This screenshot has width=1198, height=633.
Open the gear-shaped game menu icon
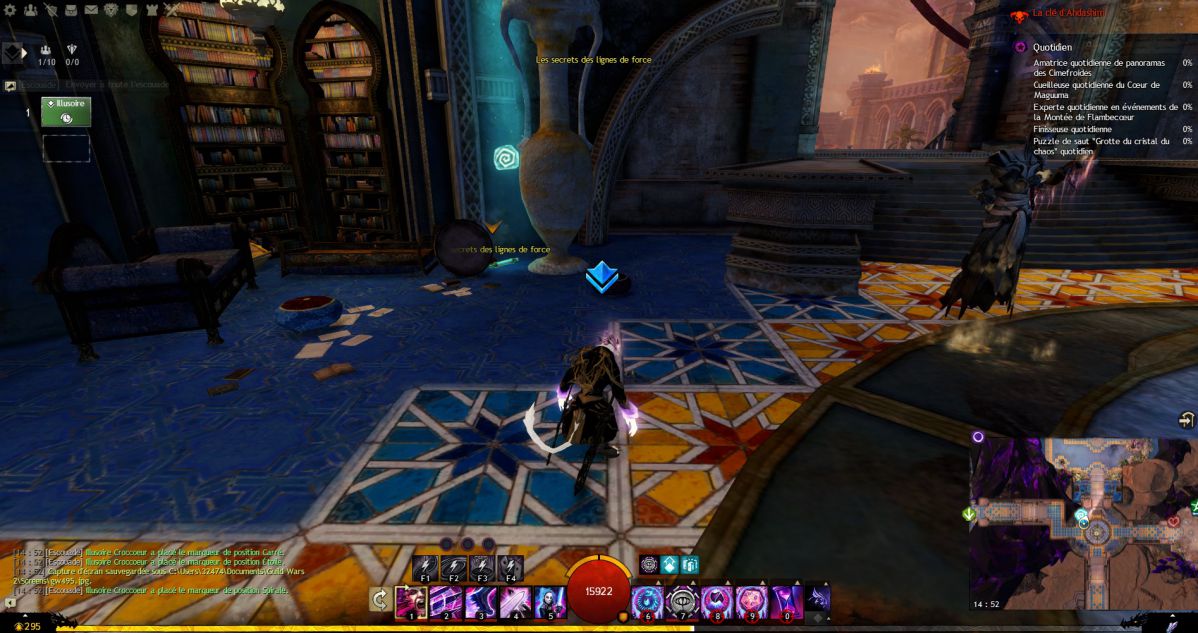11,10
